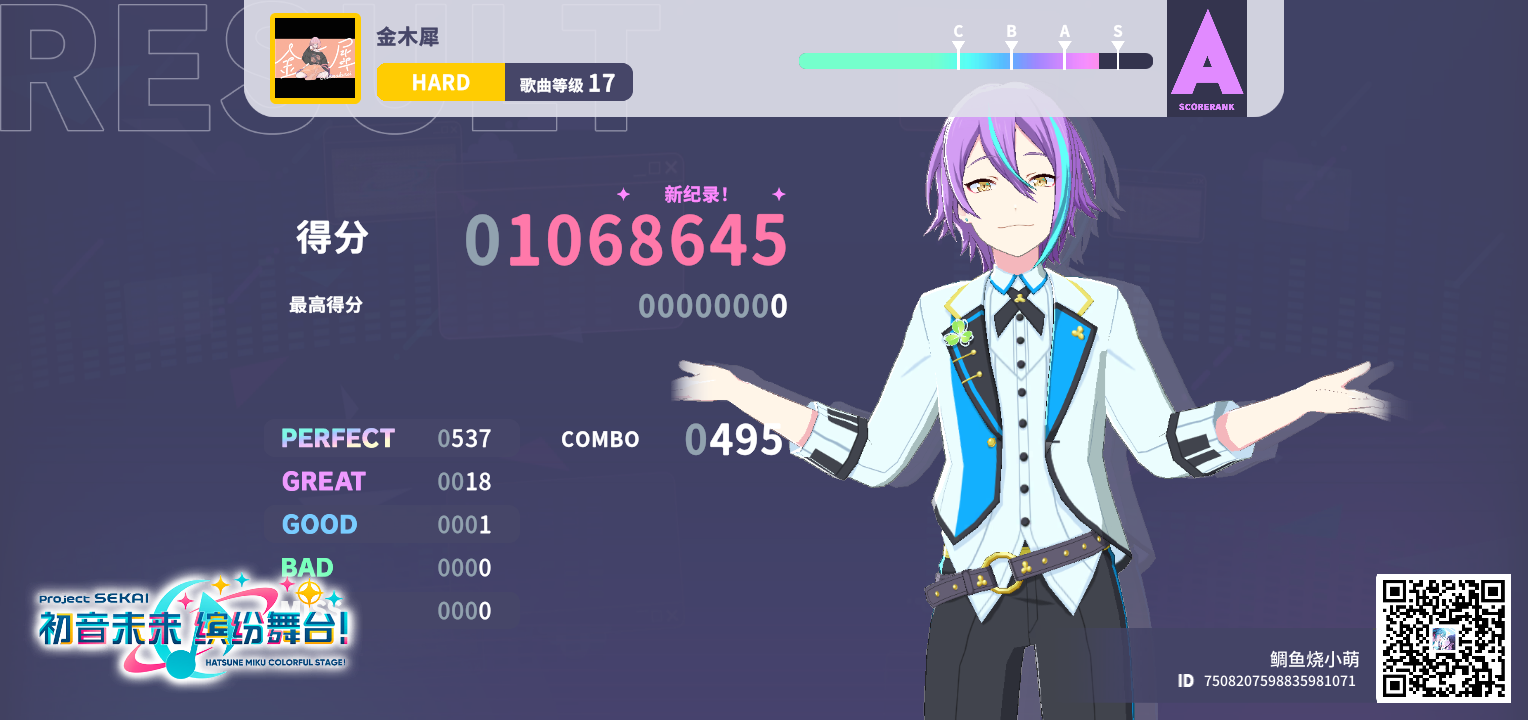Click the S marker on the rank gauge
The height and width of the screenshot is (720, 1528).
coord(1117,32)
